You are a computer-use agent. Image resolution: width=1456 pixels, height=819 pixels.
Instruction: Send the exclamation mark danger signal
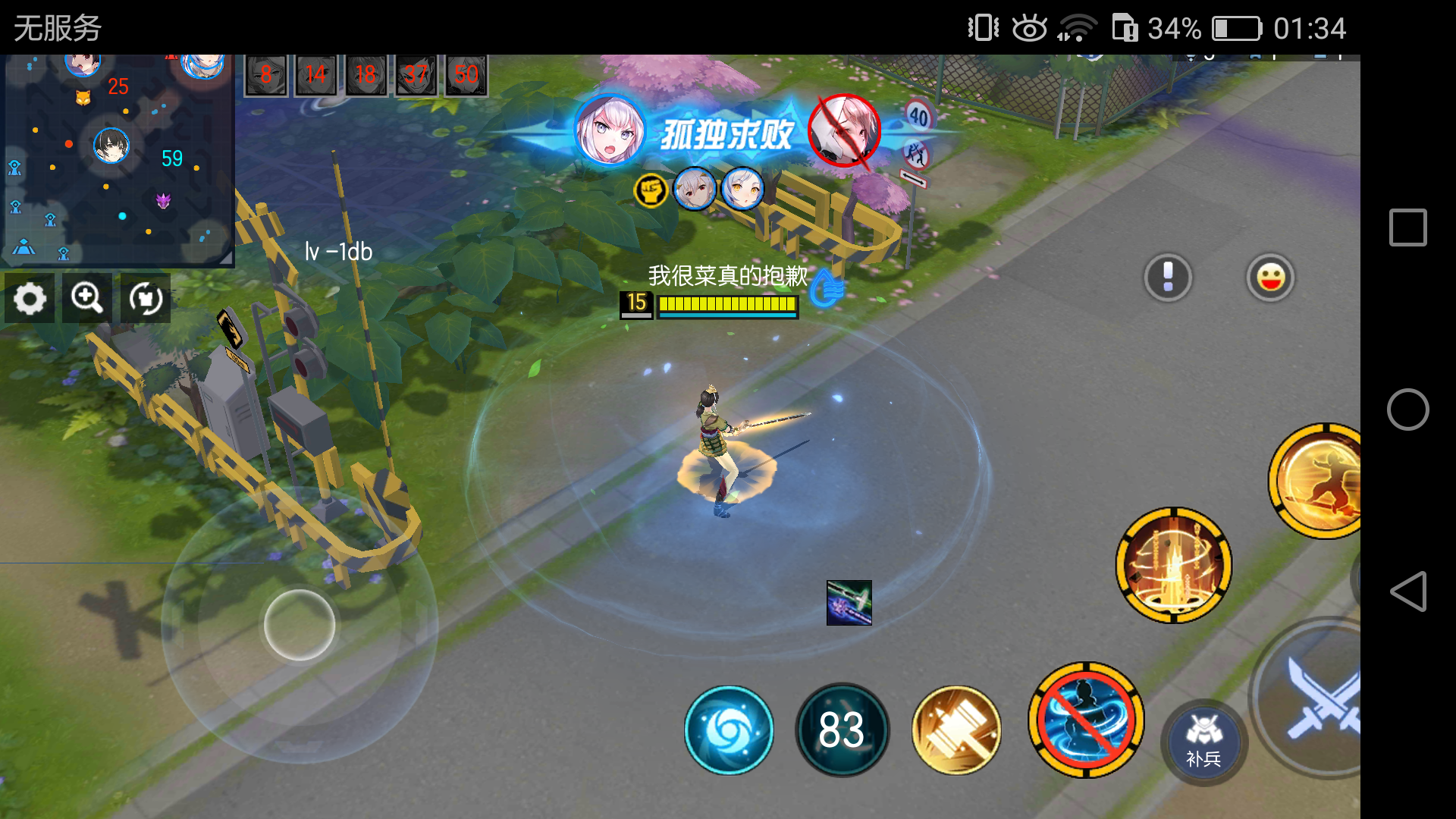coord(1168,278)
